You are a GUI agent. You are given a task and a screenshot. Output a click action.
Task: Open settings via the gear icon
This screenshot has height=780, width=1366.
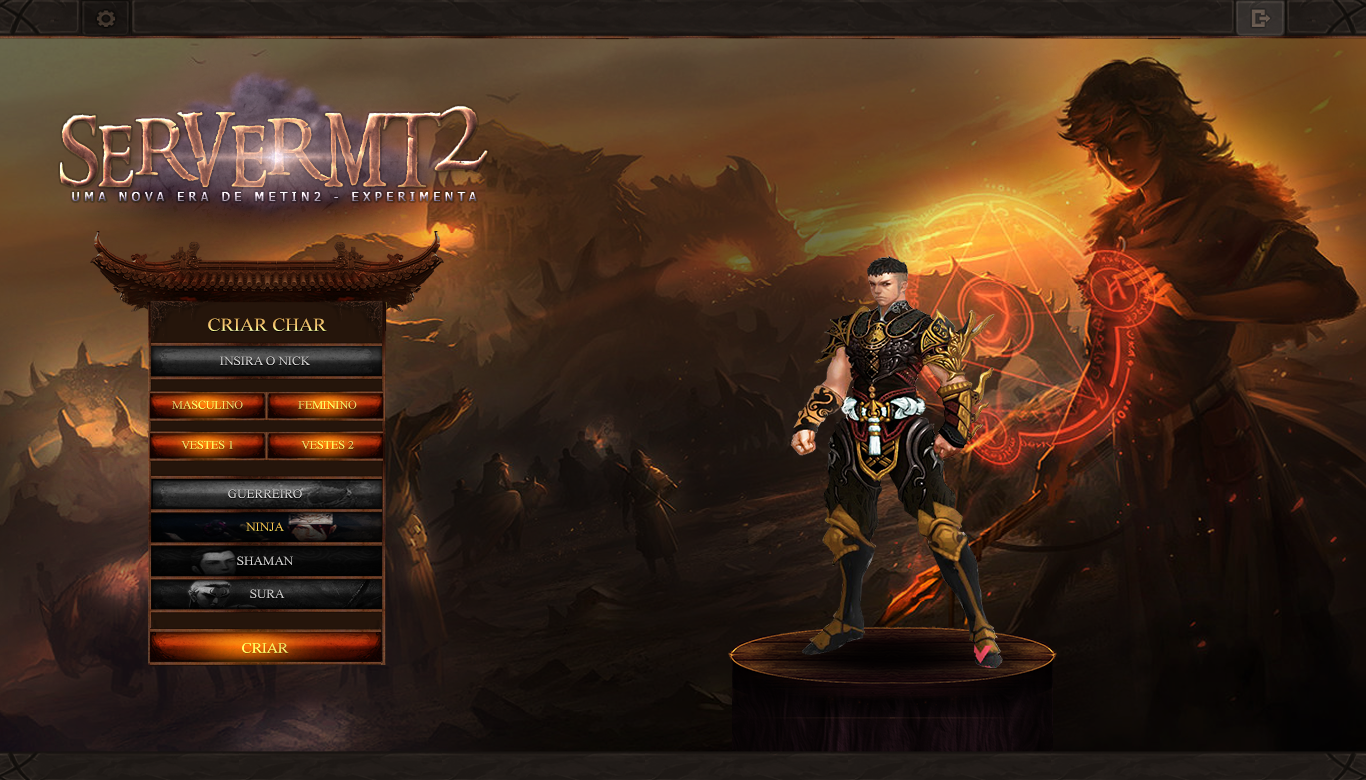[106, 18]
